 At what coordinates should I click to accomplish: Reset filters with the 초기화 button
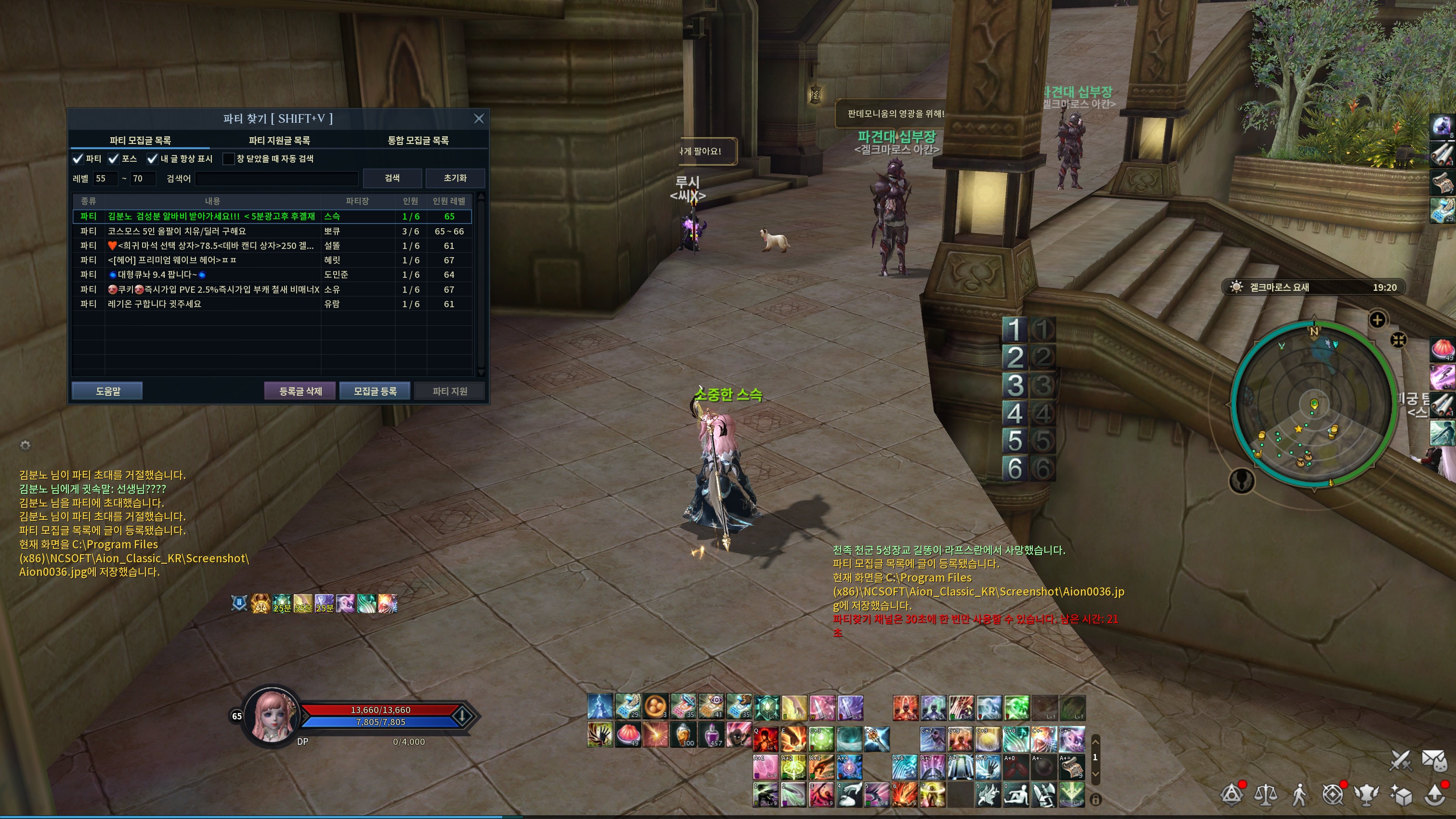455,178
